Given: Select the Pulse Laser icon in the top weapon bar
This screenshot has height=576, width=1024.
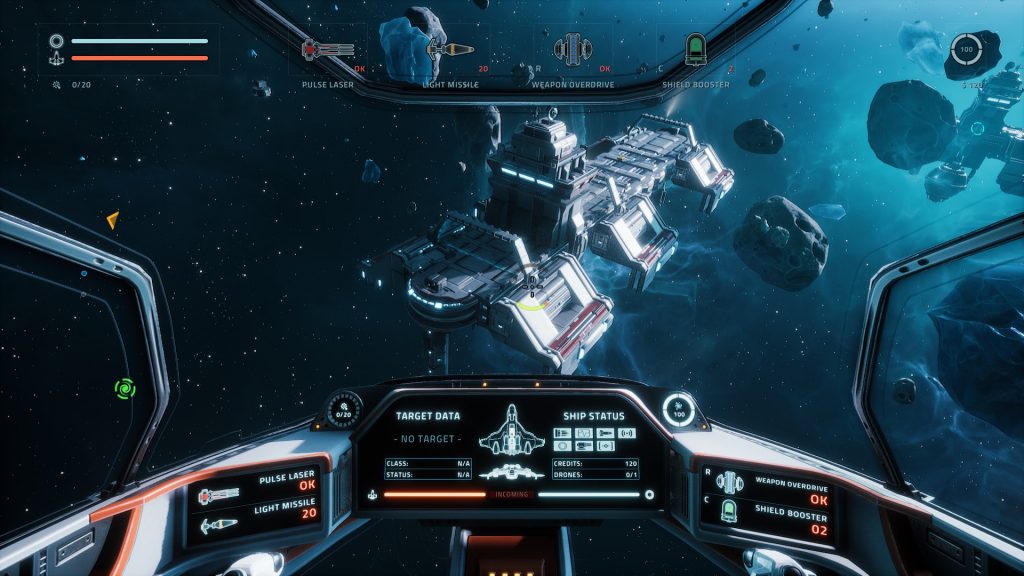Looking at the screenshot, I should click(x=328, y=49).
